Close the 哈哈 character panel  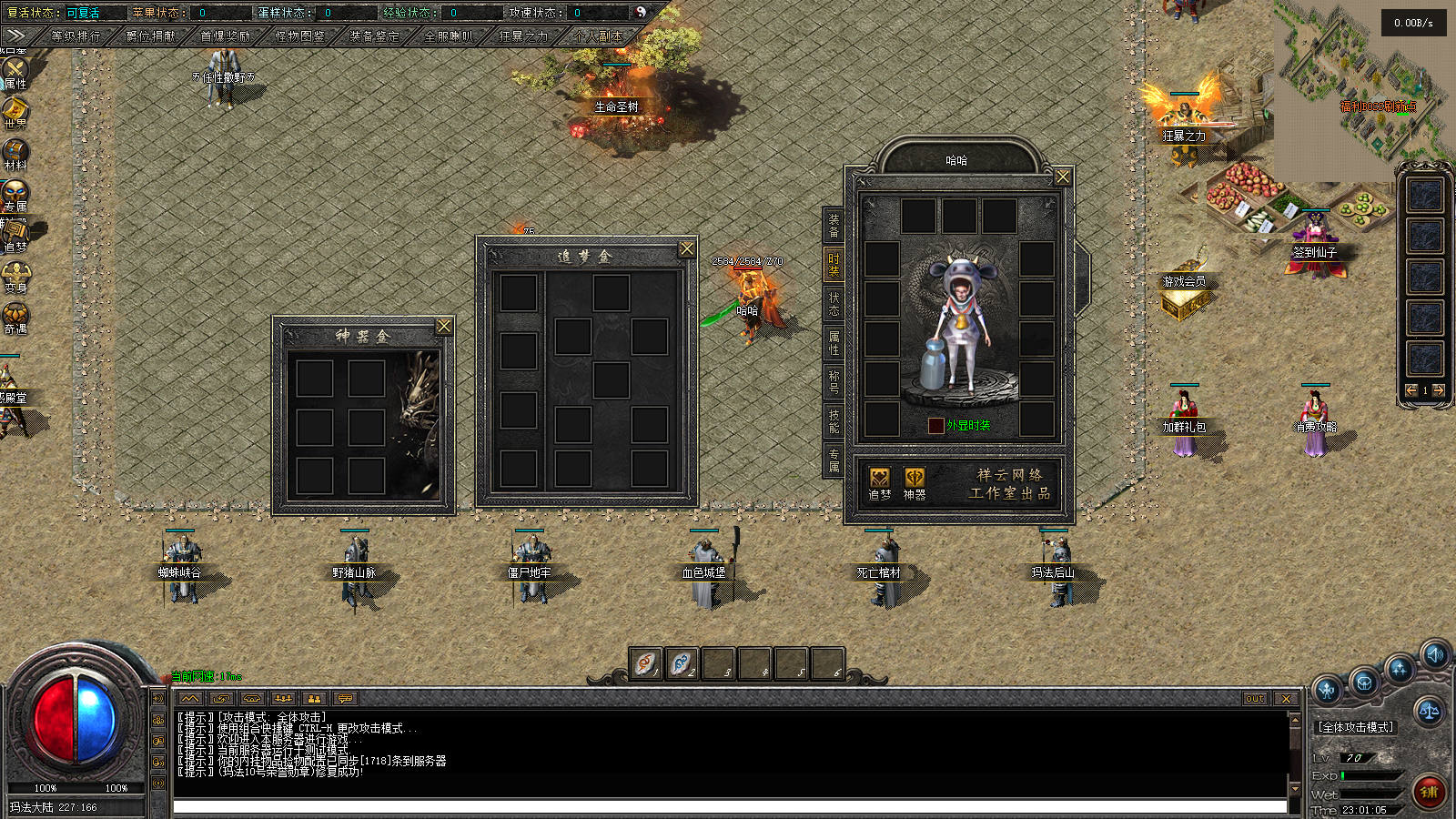pyautogui.click(x=1063, y=177)
